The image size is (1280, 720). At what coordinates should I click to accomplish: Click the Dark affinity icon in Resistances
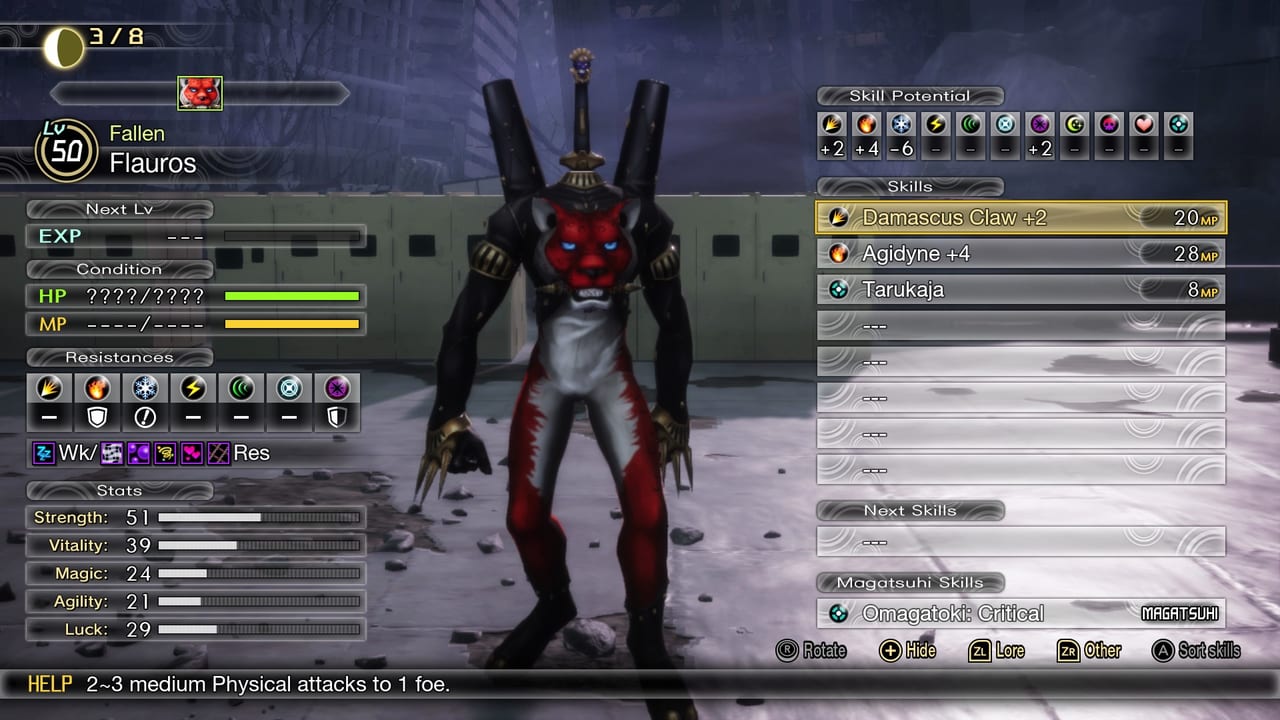[x=337, y=389]
